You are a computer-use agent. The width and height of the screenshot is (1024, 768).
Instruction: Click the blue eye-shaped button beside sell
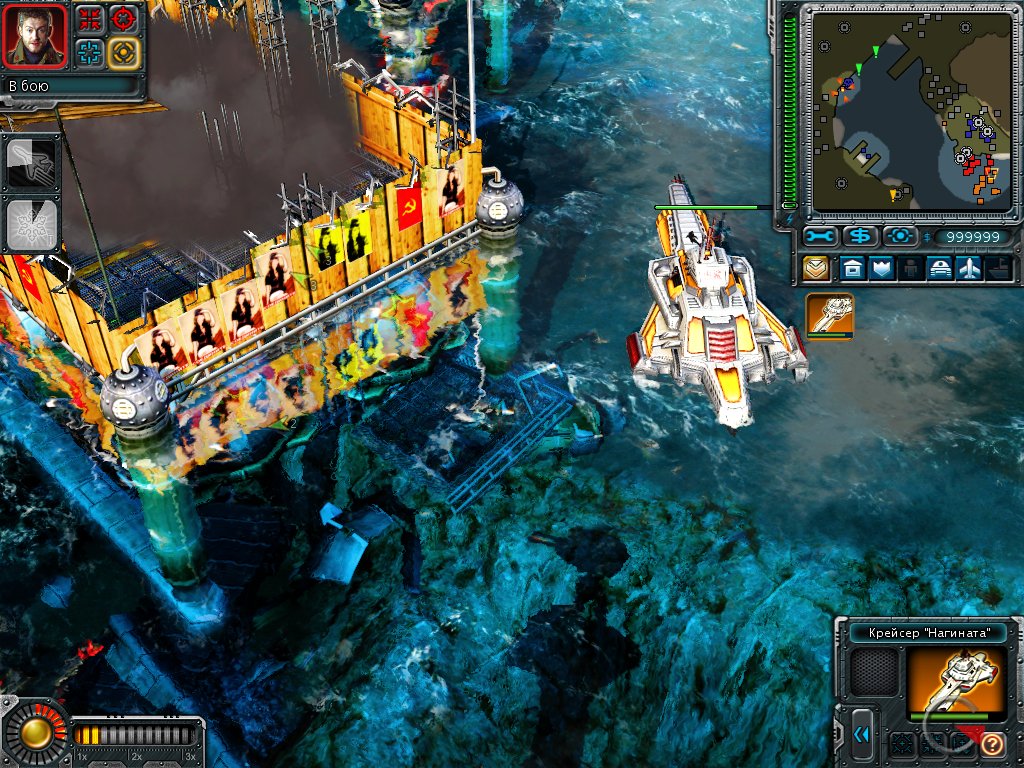tap(900, 237)
